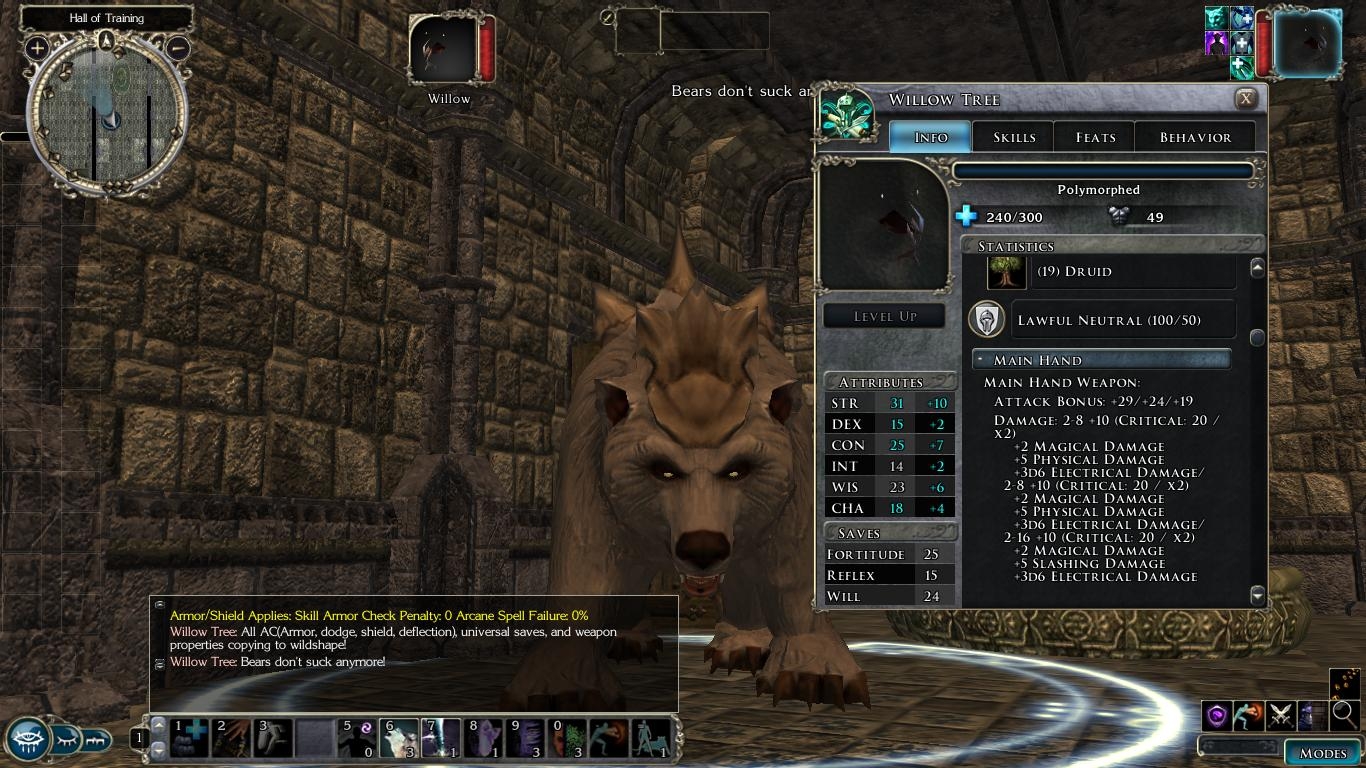Cast the lightning bolt spell in slot 7
1366x768 pixels.
(440, 738)
